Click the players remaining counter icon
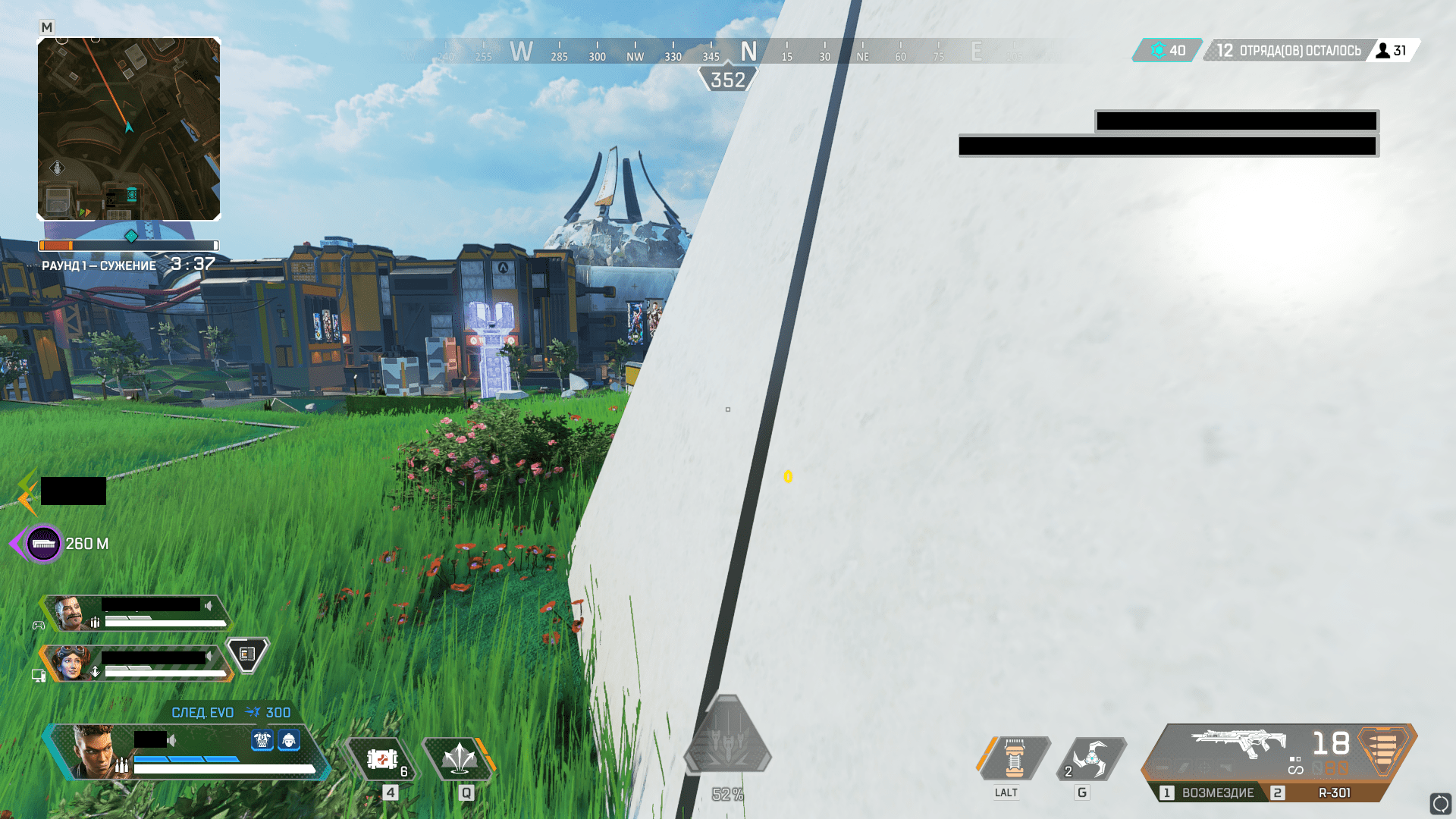Screen dimensions: 1456x819 [x=1382, y=50]
